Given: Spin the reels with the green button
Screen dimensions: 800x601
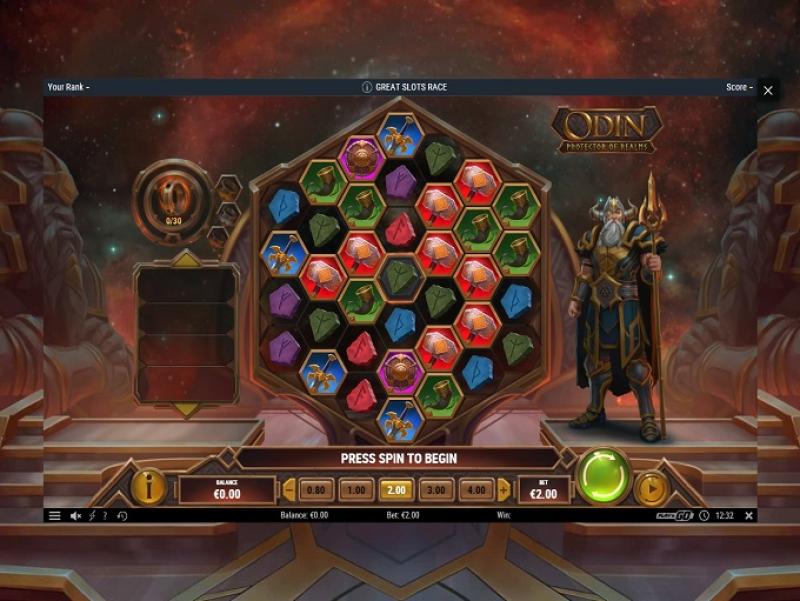Looking at the screenshot, I should 604,476.
